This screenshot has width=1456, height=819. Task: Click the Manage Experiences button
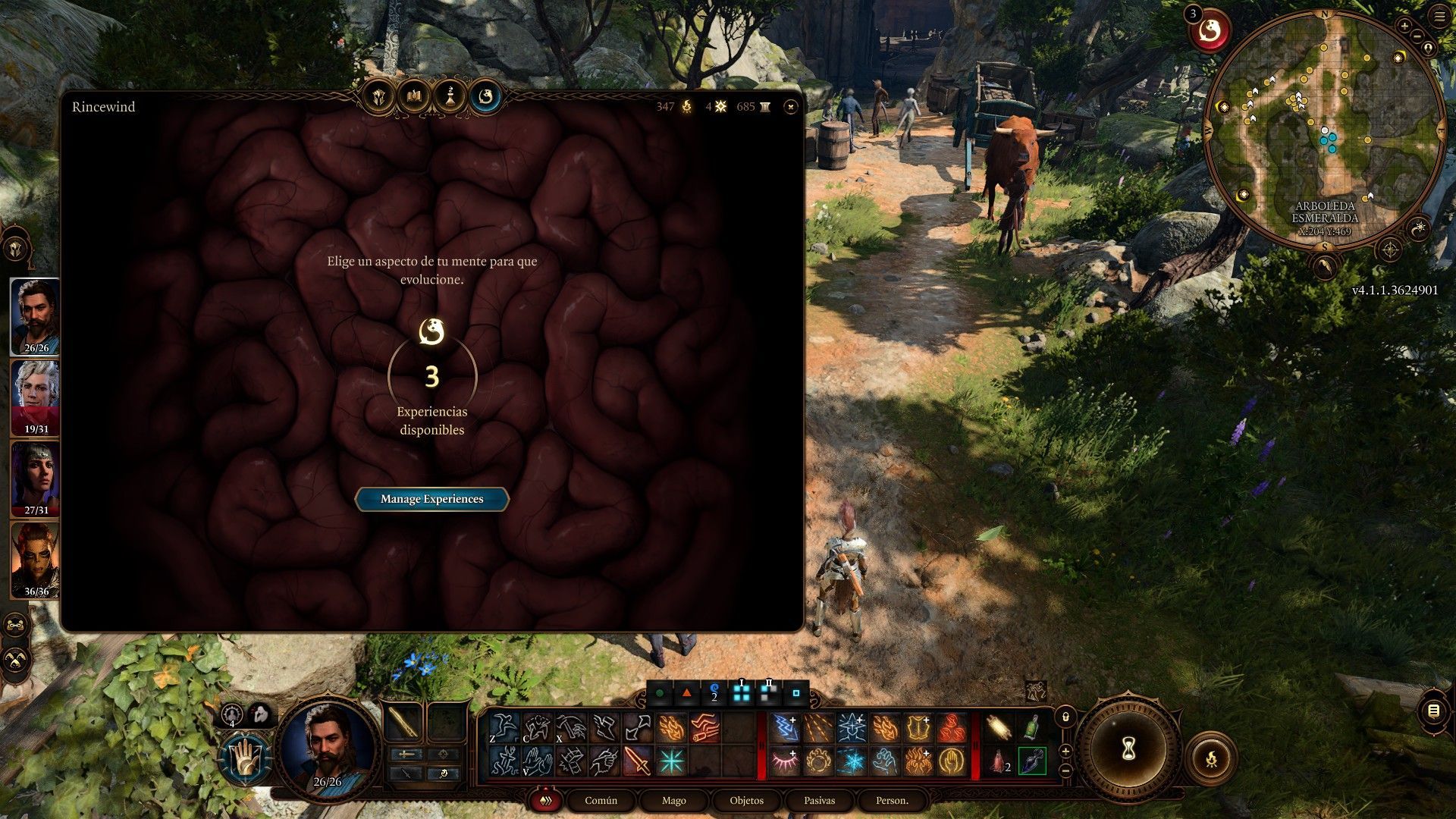click(431, 499)
